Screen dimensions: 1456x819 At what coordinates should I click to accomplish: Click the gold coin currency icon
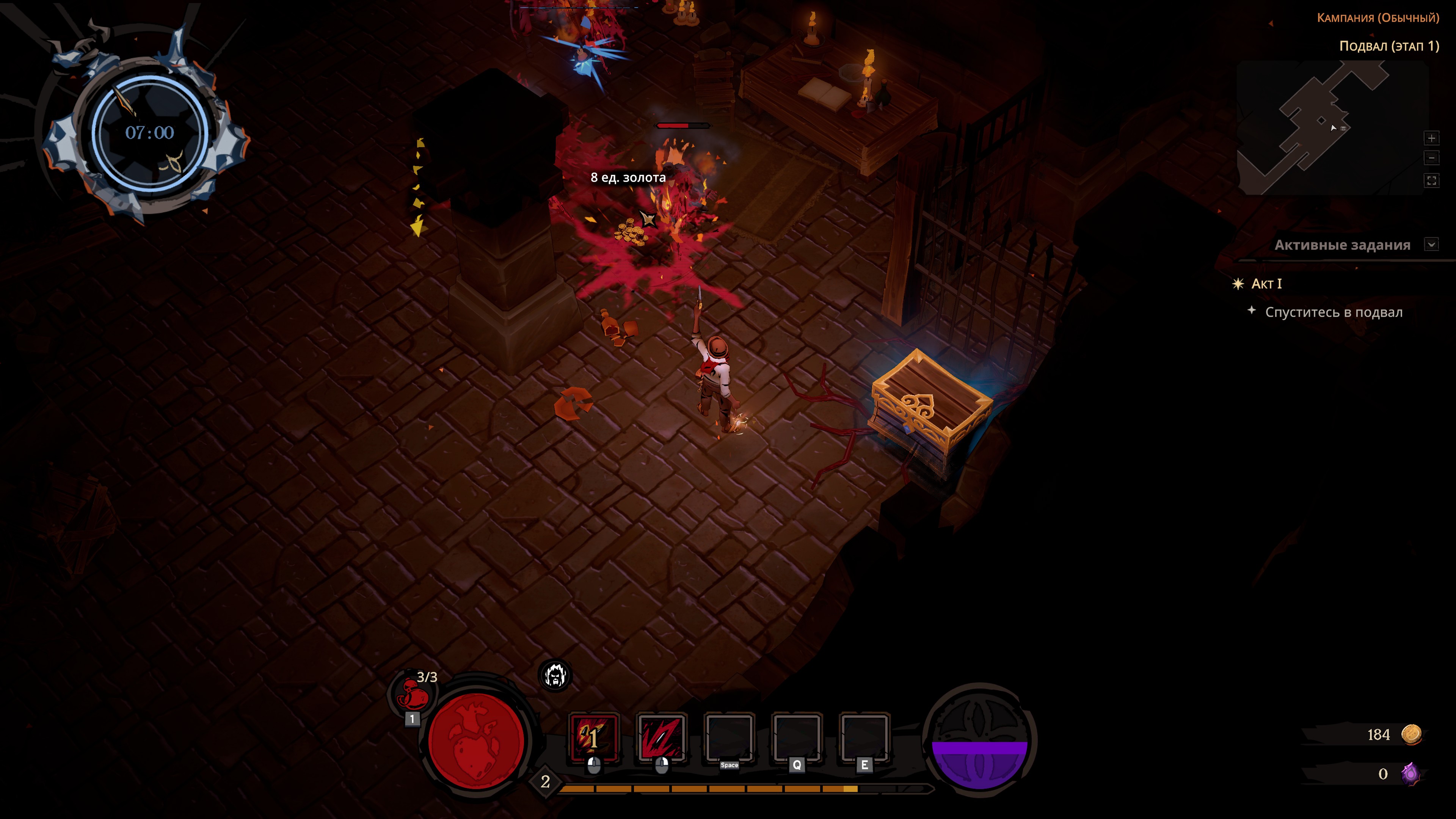click(x=1411, y=734)
